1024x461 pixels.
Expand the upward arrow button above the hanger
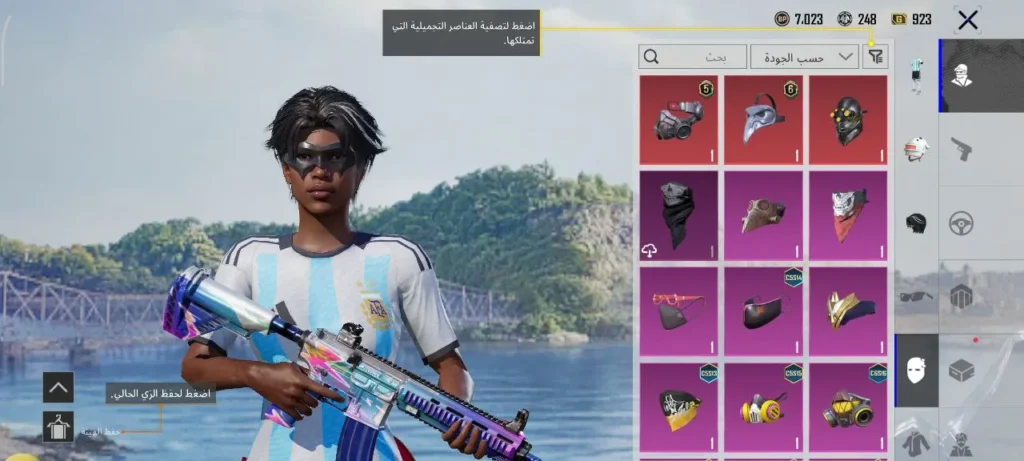[58, 386]
